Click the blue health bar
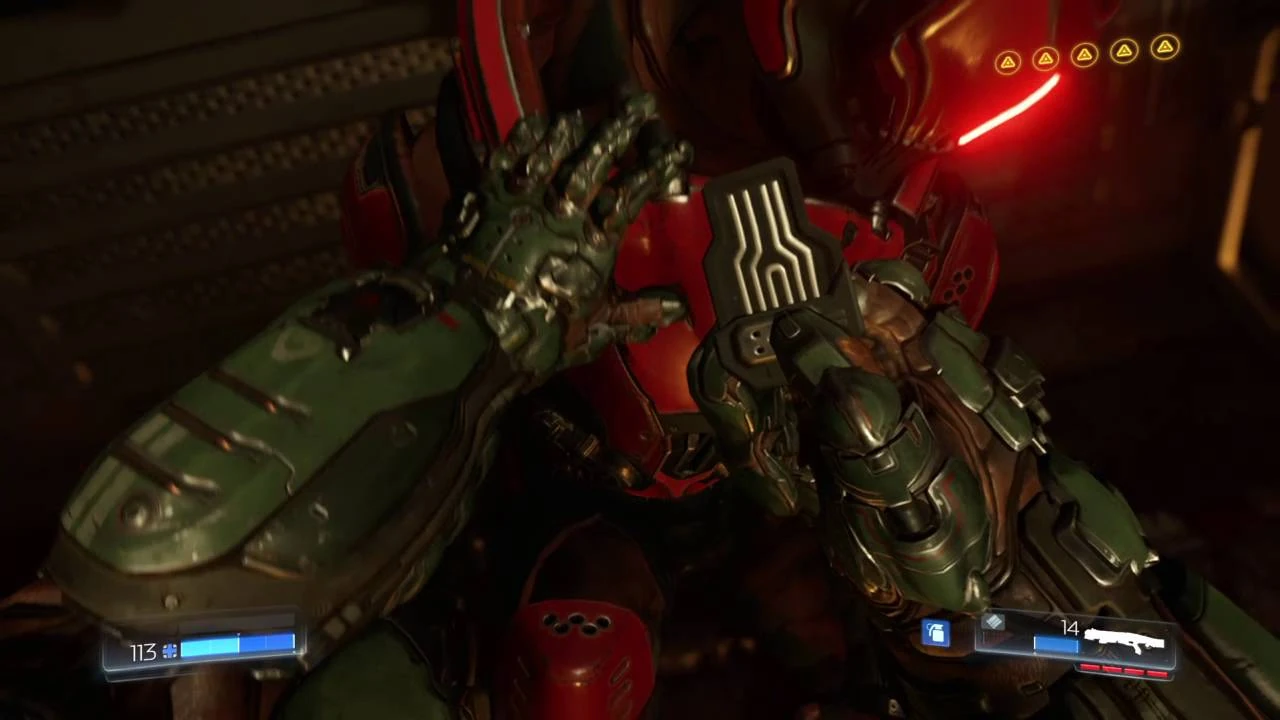The image size is (1280, 720). click(x=240, y=646)
